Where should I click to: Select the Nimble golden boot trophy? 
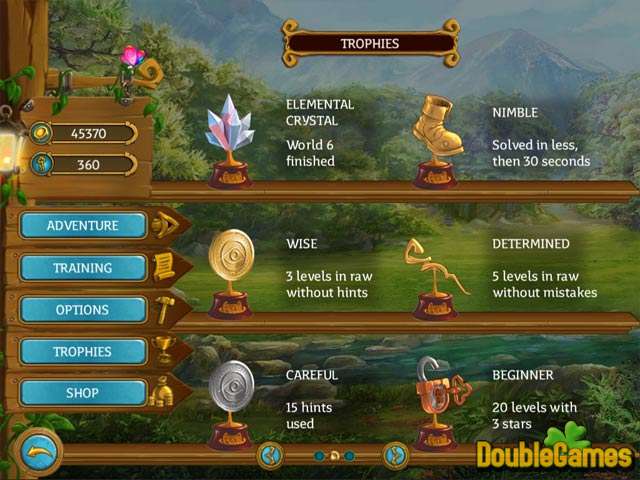tap(437, 138)
